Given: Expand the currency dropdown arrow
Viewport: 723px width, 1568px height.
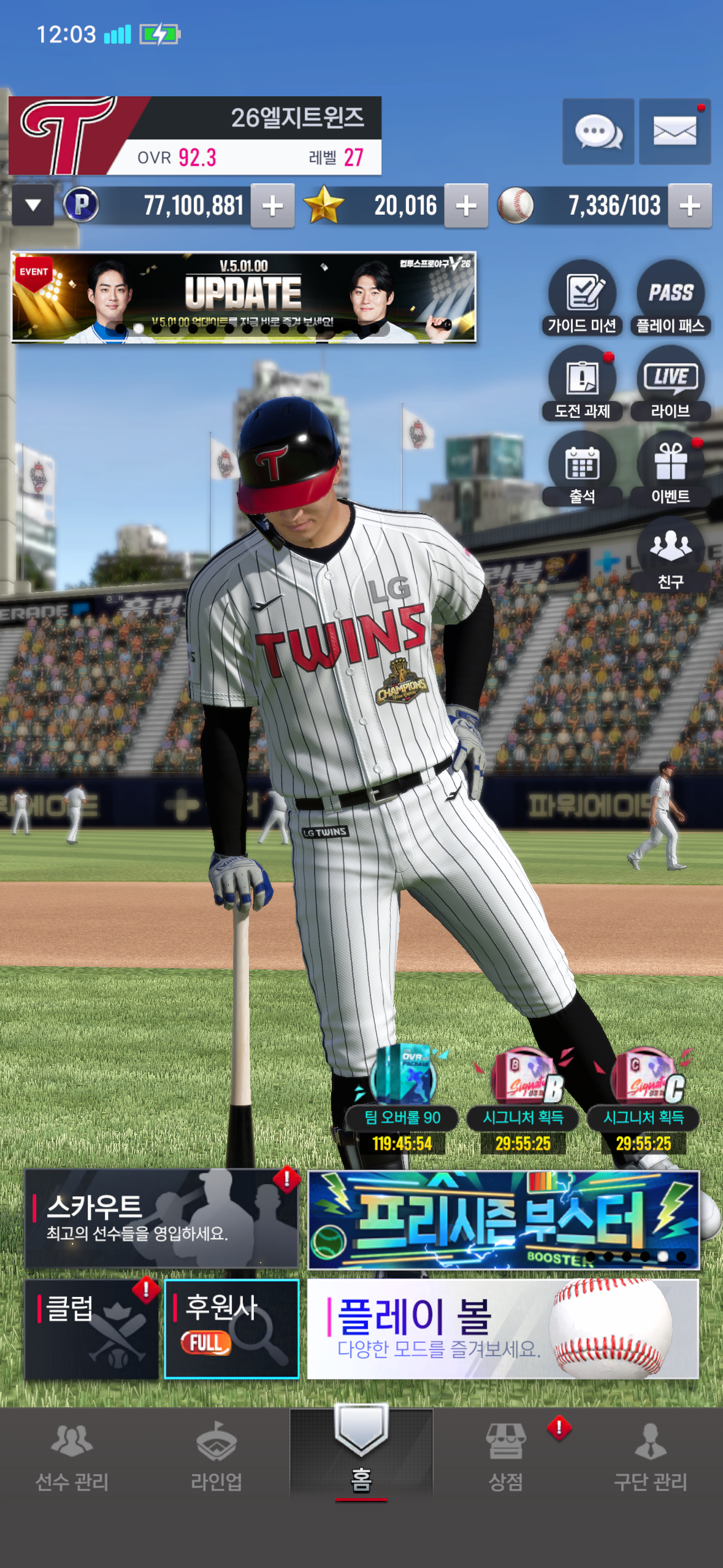Looking at the screenshot, I should [33, 206].
